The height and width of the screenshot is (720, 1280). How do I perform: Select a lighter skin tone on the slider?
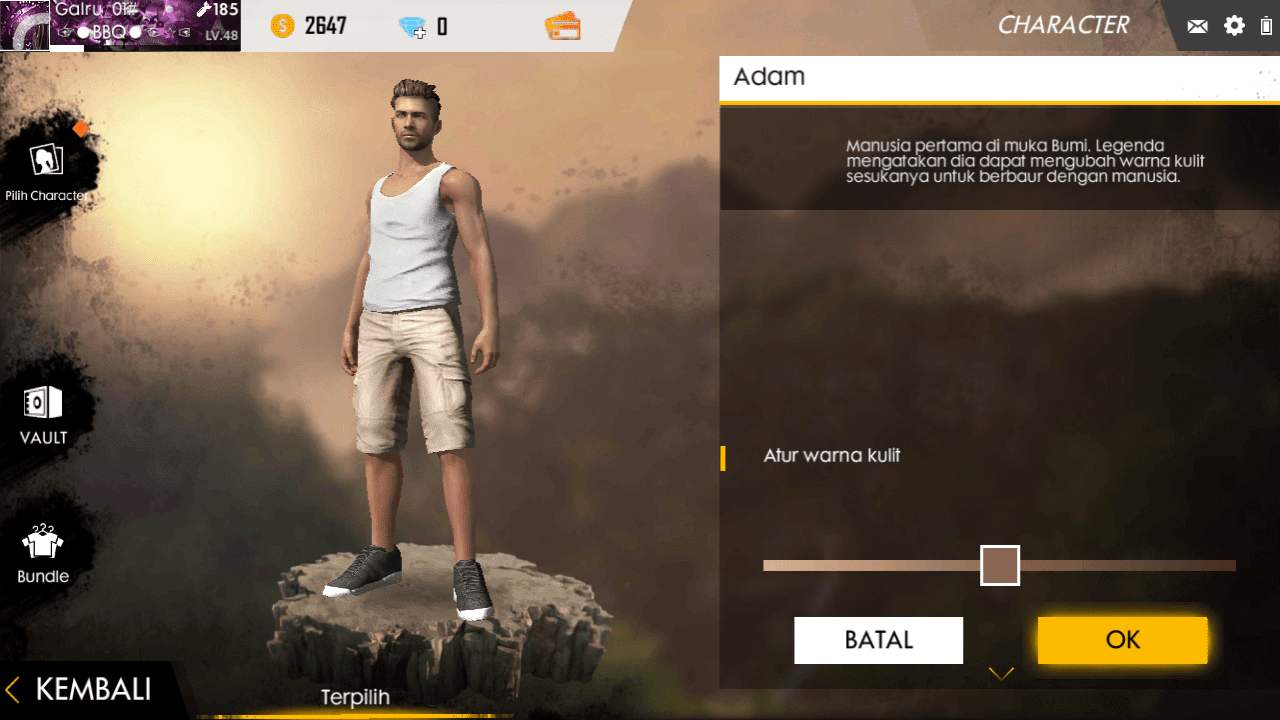click(850, 565)
